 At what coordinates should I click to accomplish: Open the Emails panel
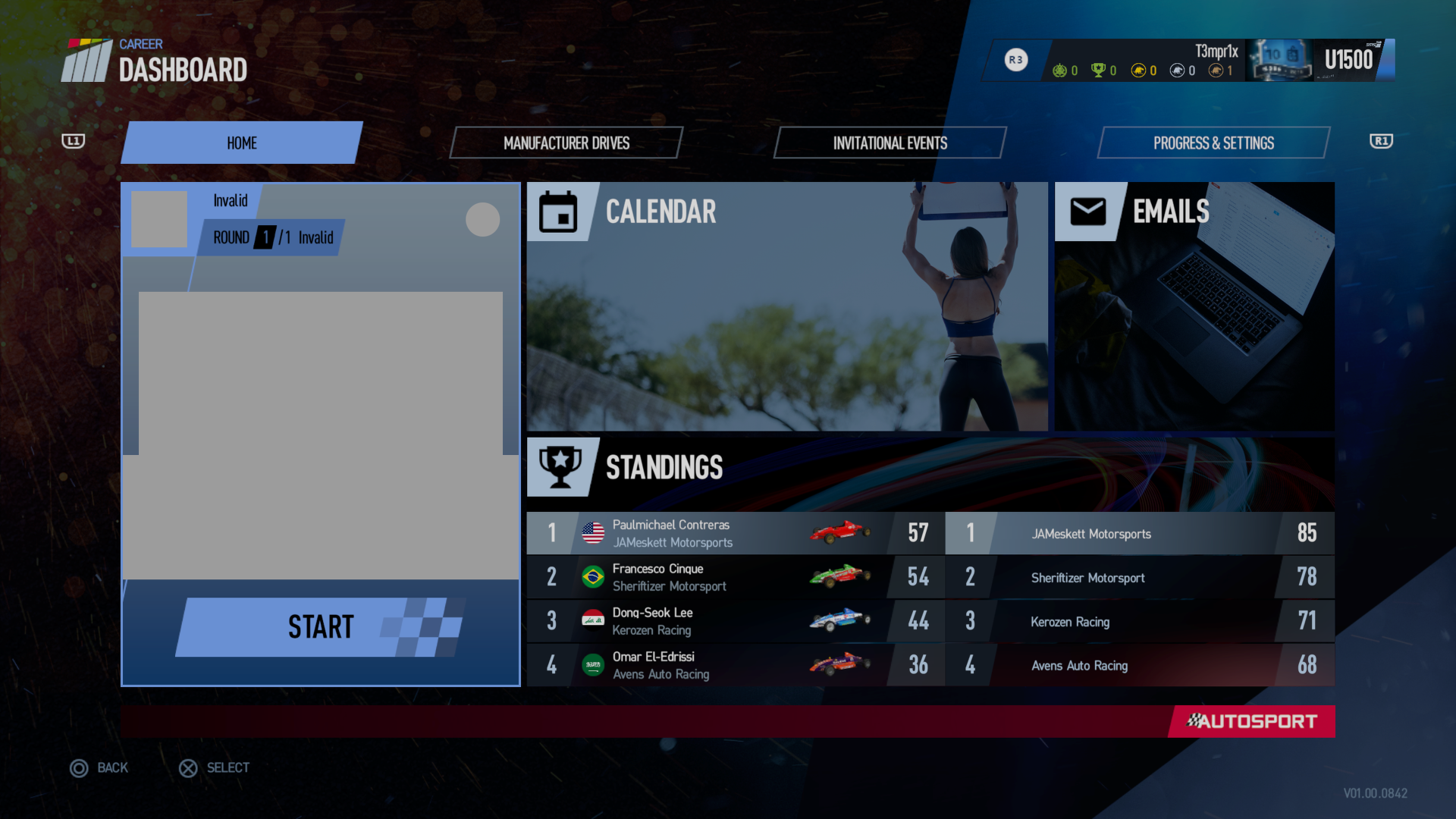pos(1194,306)
